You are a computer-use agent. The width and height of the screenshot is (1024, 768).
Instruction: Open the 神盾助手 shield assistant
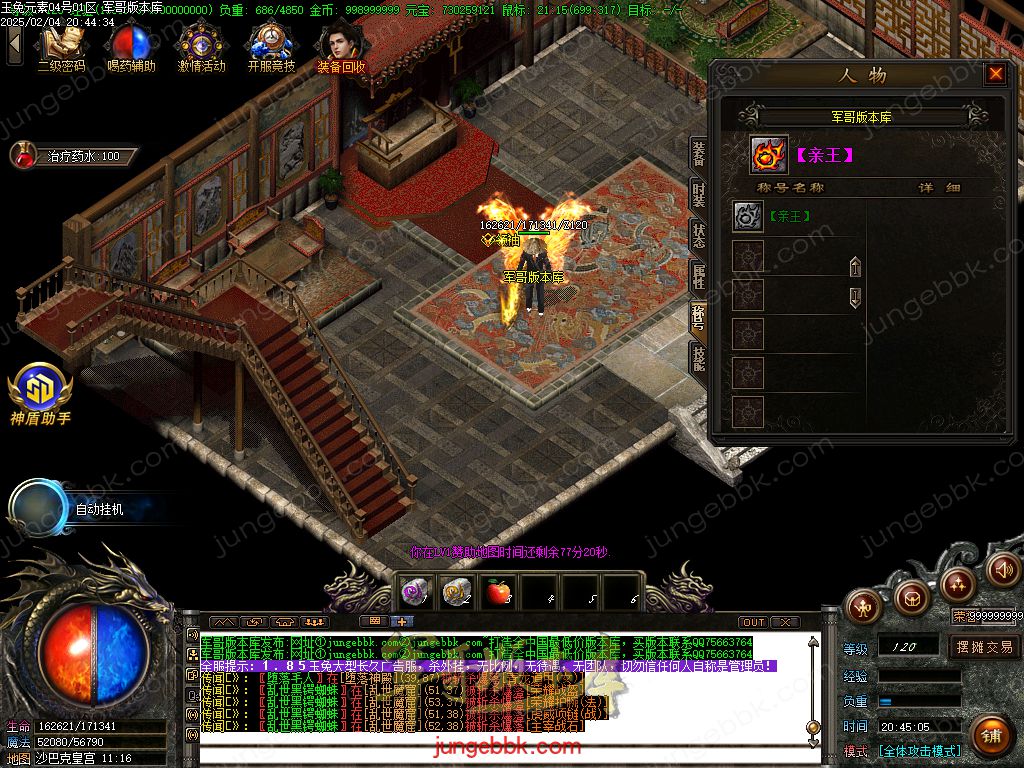click(x=40, y=393)
